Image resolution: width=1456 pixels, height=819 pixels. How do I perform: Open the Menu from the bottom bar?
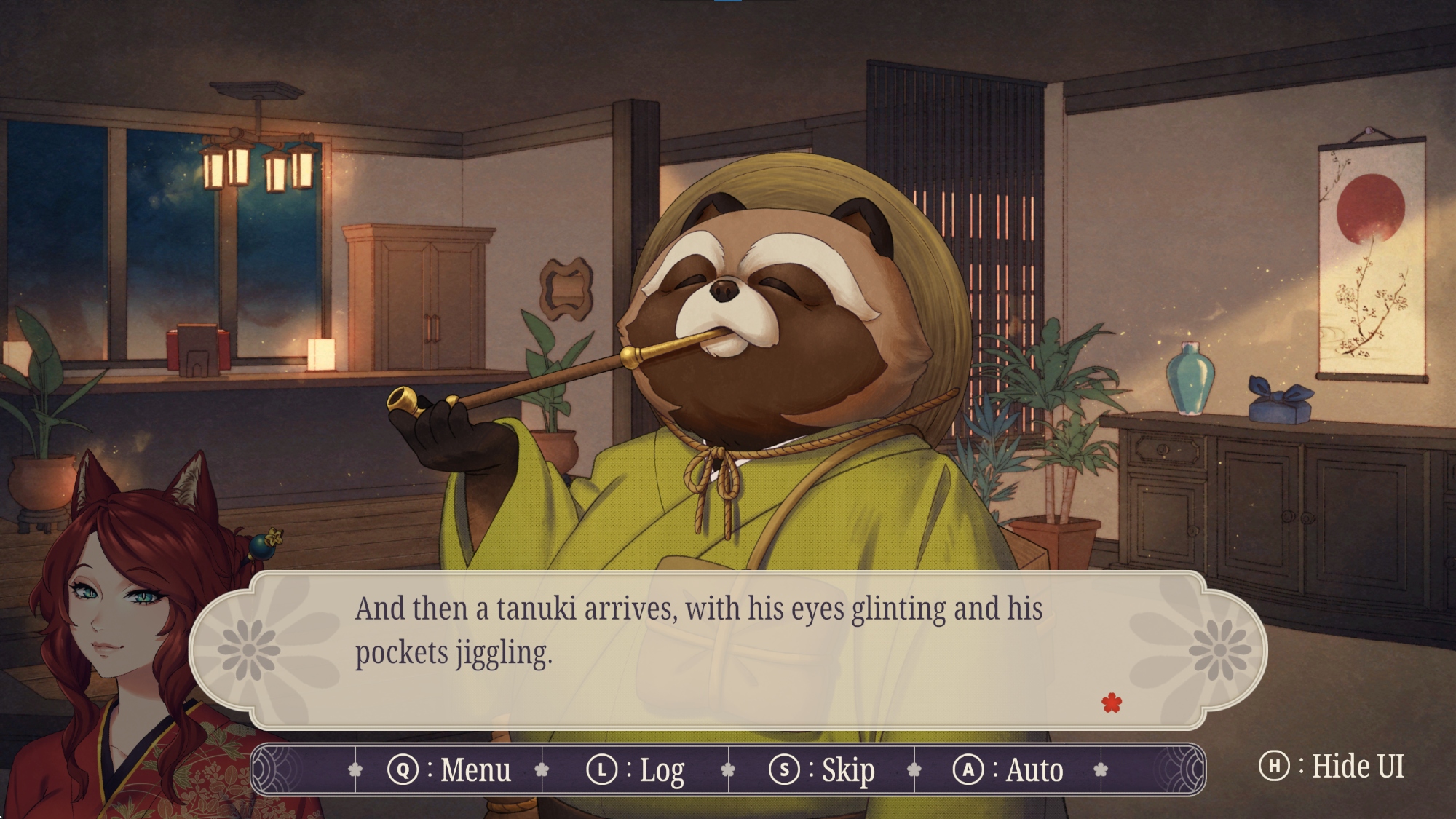449,769
